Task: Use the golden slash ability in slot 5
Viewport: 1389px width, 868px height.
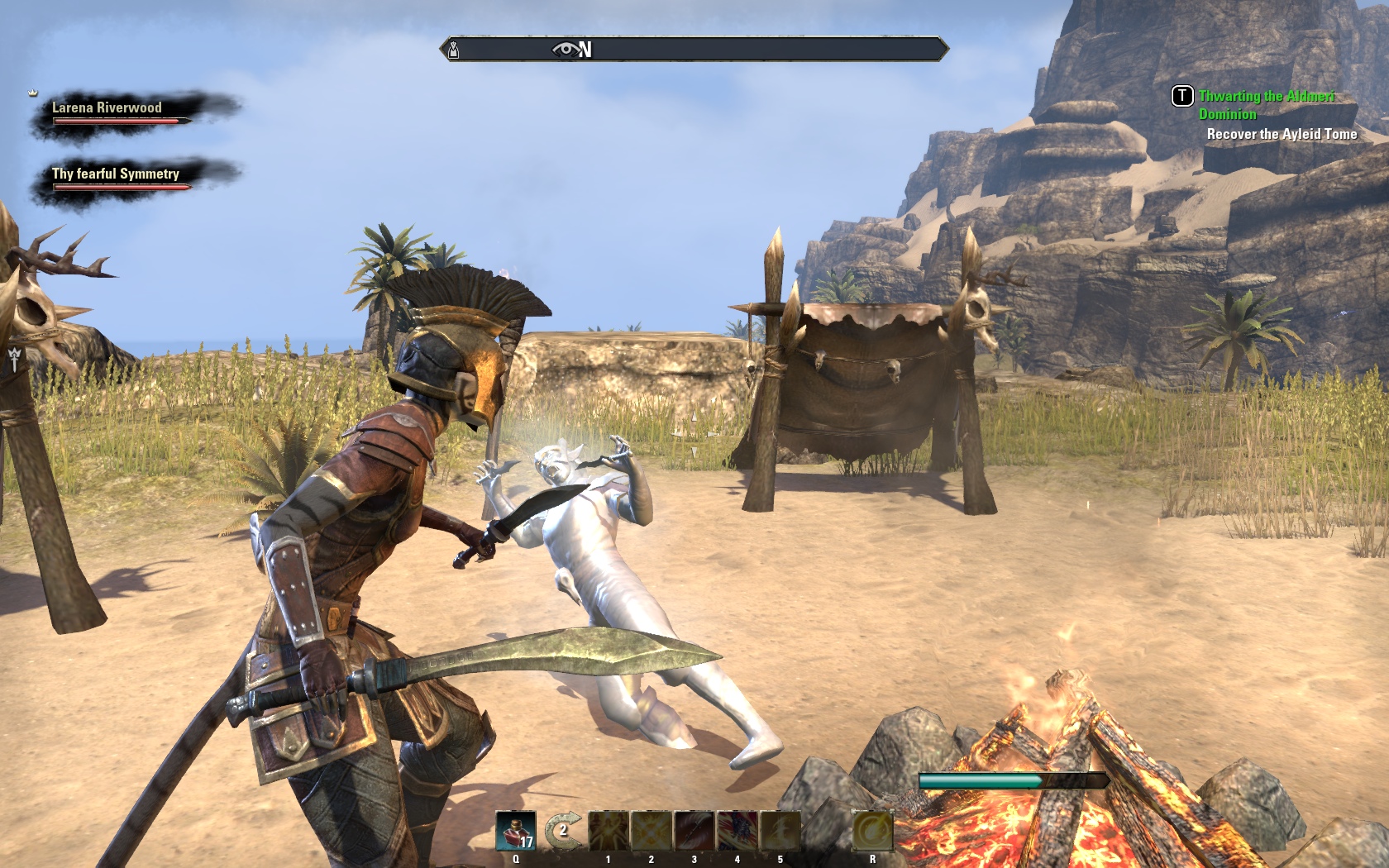Action: point(780,831)
